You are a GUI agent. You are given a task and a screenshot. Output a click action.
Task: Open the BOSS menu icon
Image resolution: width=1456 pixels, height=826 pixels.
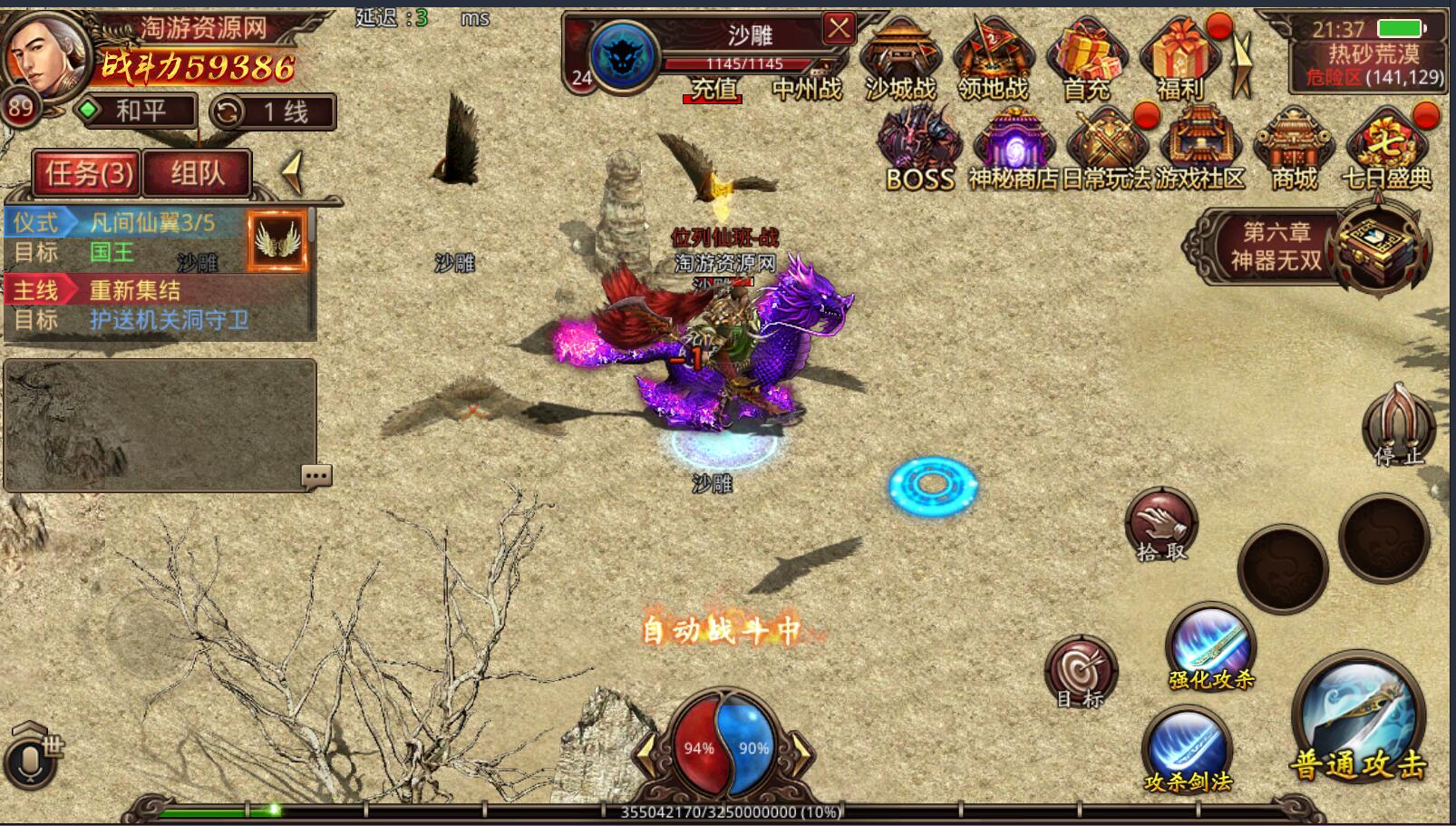click(x=920, y=149)
